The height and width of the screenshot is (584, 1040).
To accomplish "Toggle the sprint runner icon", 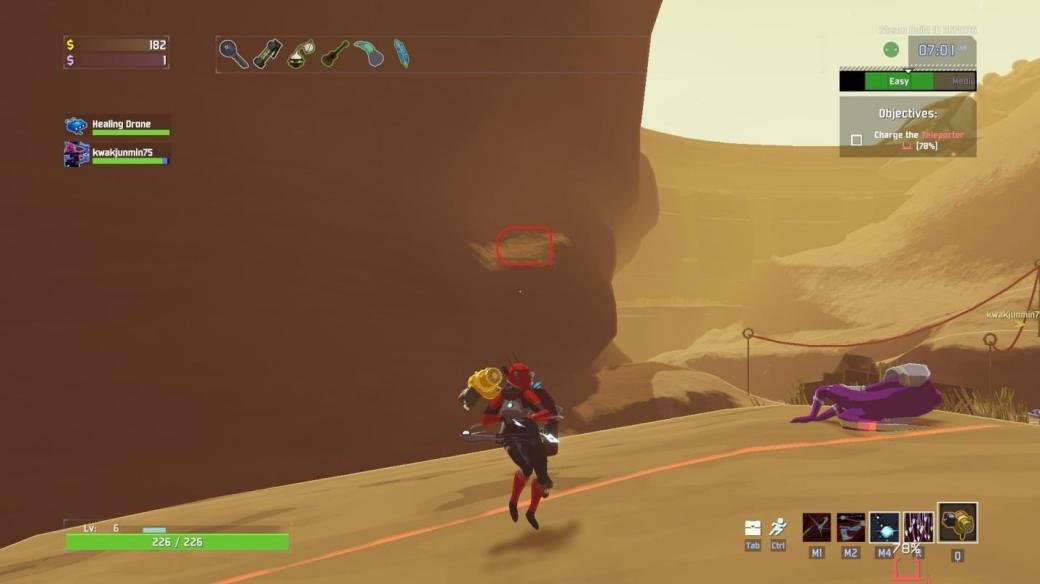I will (x=778, y=527).
